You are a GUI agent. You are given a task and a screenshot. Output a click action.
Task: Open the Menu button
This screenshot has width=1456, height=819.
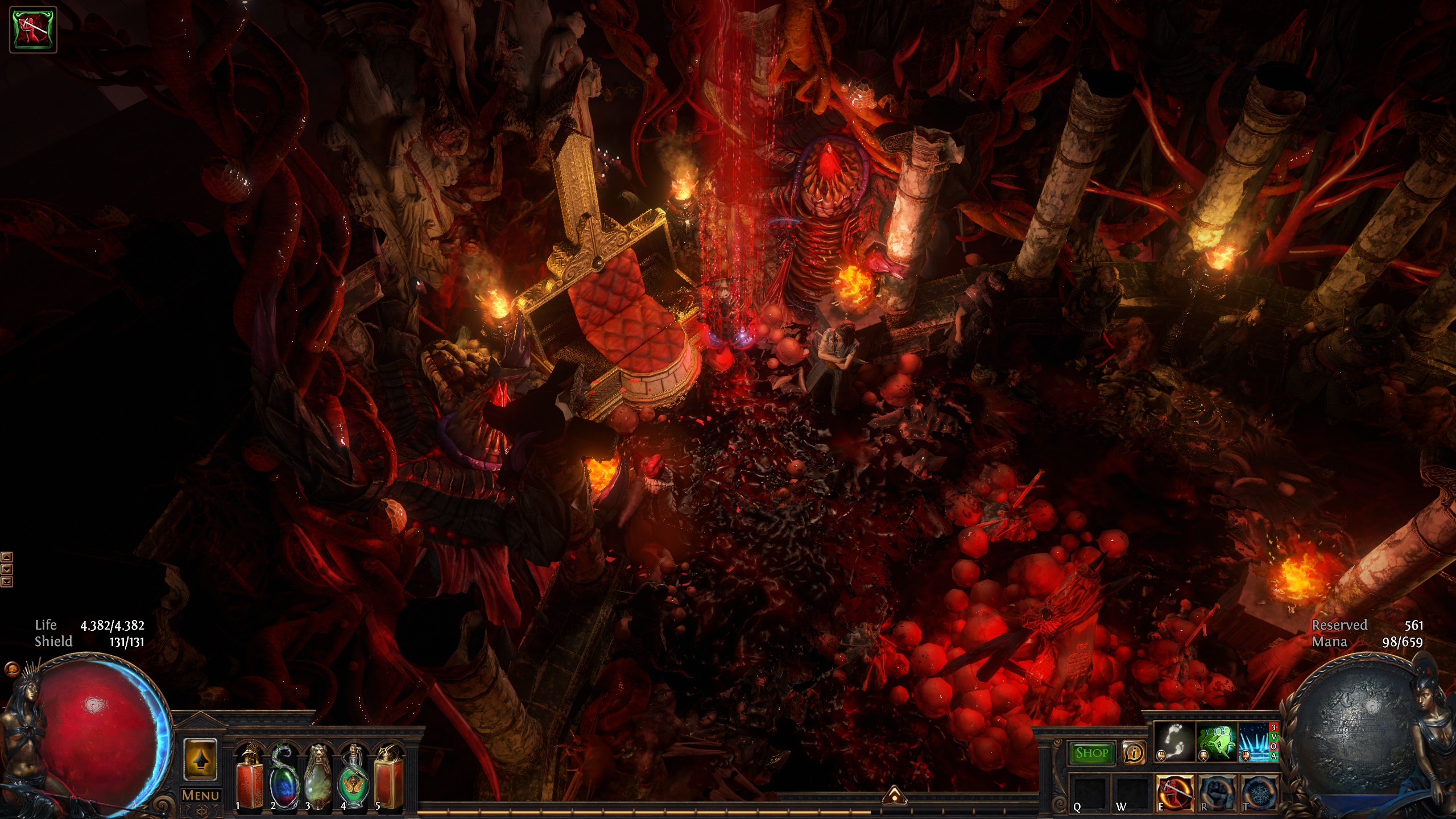(200, 795)
